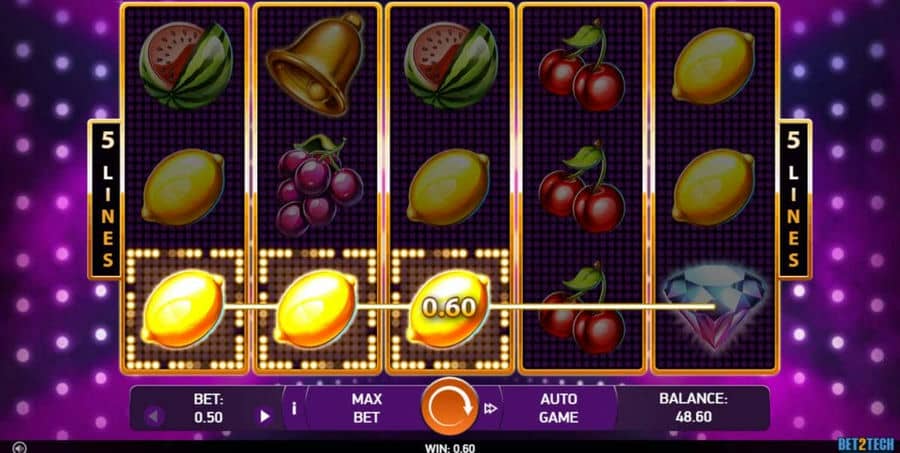Toggle the sound speaker icon
900x453 pixels.
coord(20,447)
